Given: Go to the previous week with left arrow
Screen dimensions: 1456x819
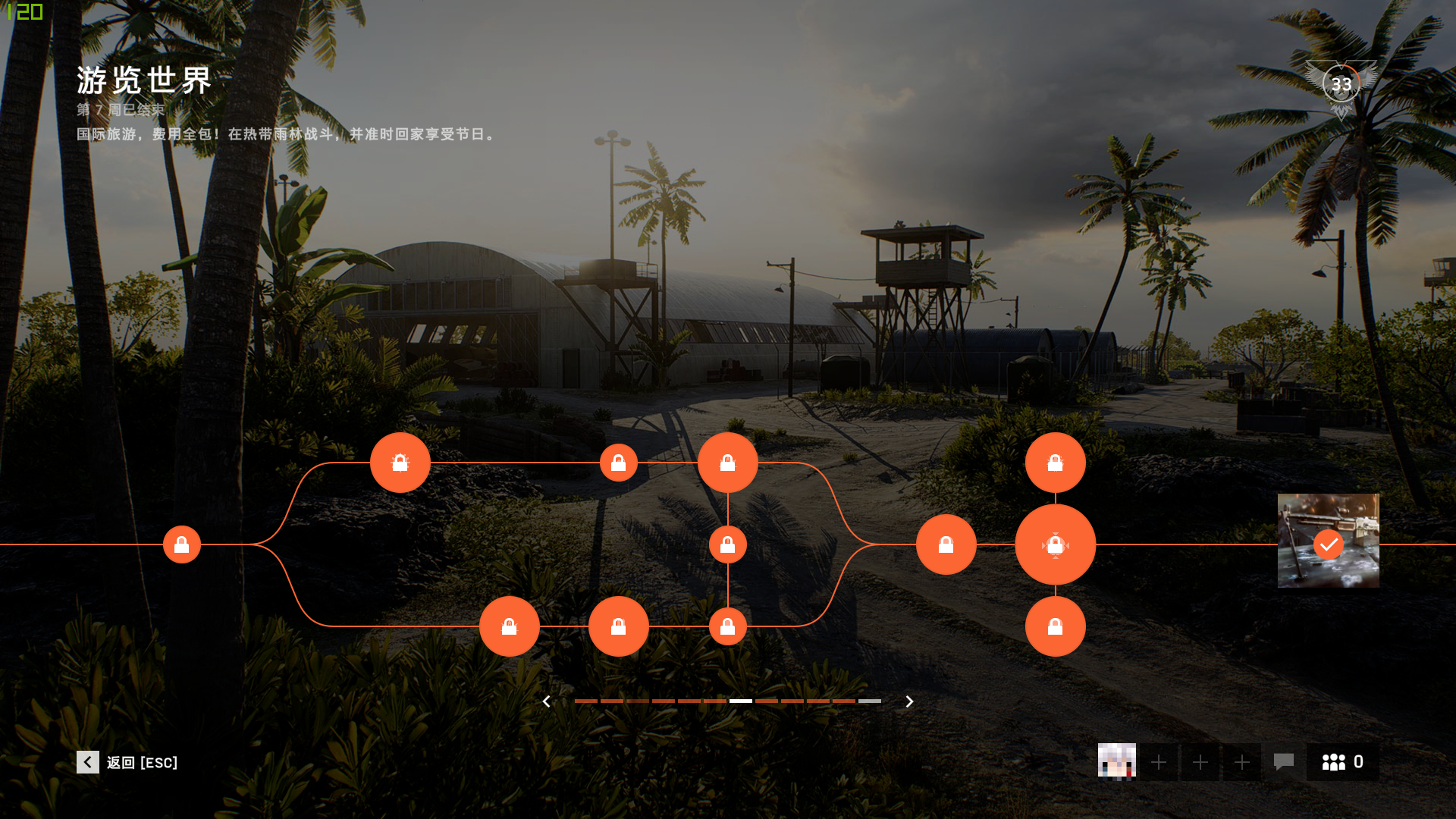Looking at the screenshot, I should [546, 701].
